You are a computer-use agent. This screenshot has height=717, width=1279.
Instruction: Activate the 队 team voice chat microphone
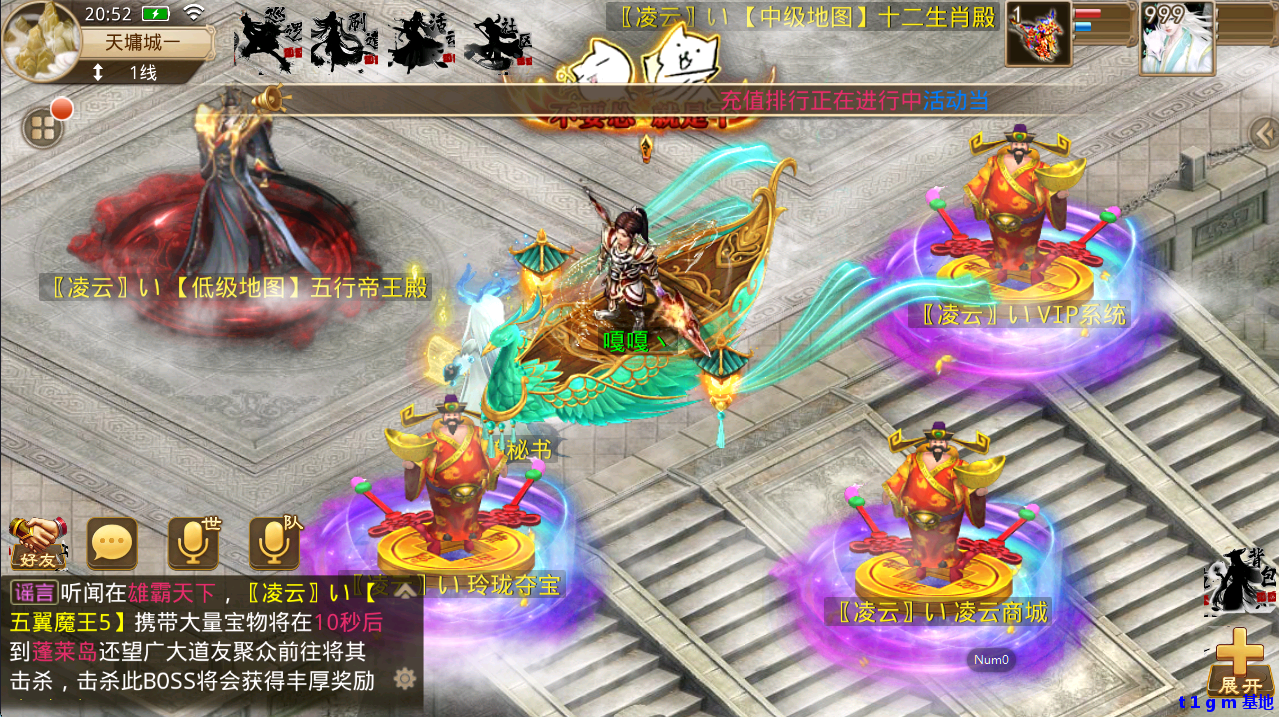click(x=274, y=544)
